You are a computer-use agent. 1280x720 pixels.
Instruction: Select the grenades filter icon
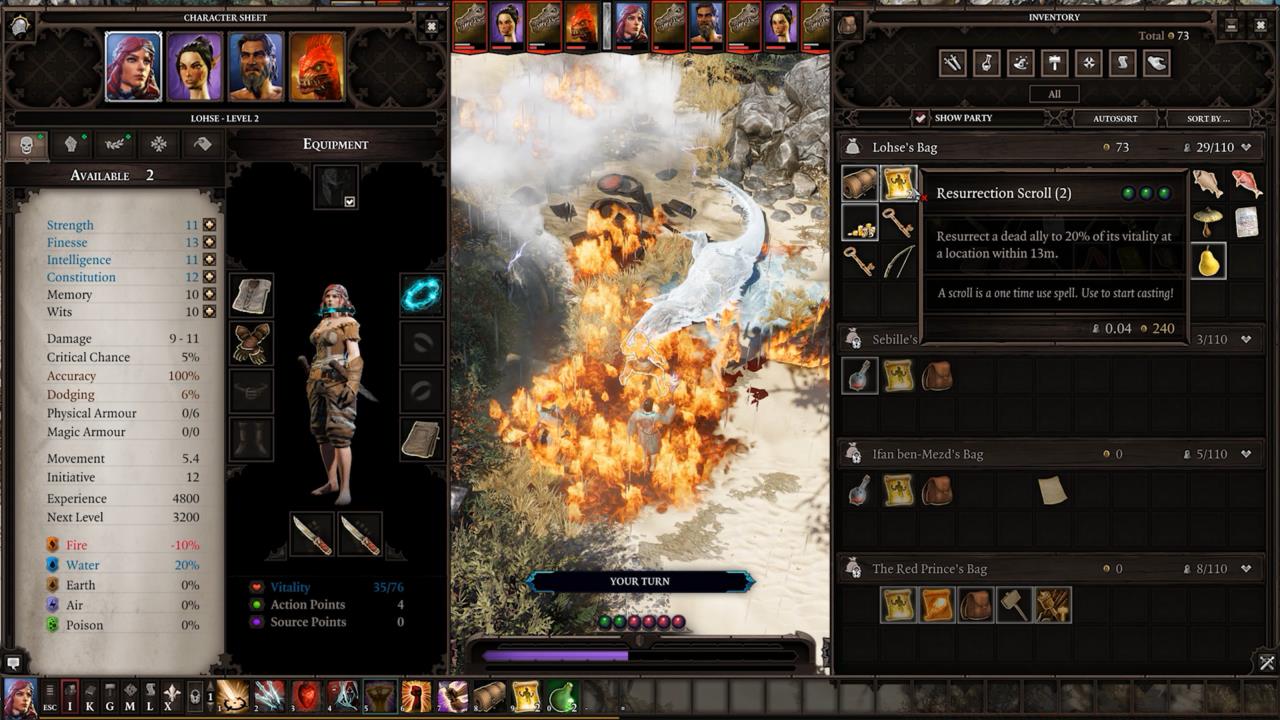point(1088,62)
